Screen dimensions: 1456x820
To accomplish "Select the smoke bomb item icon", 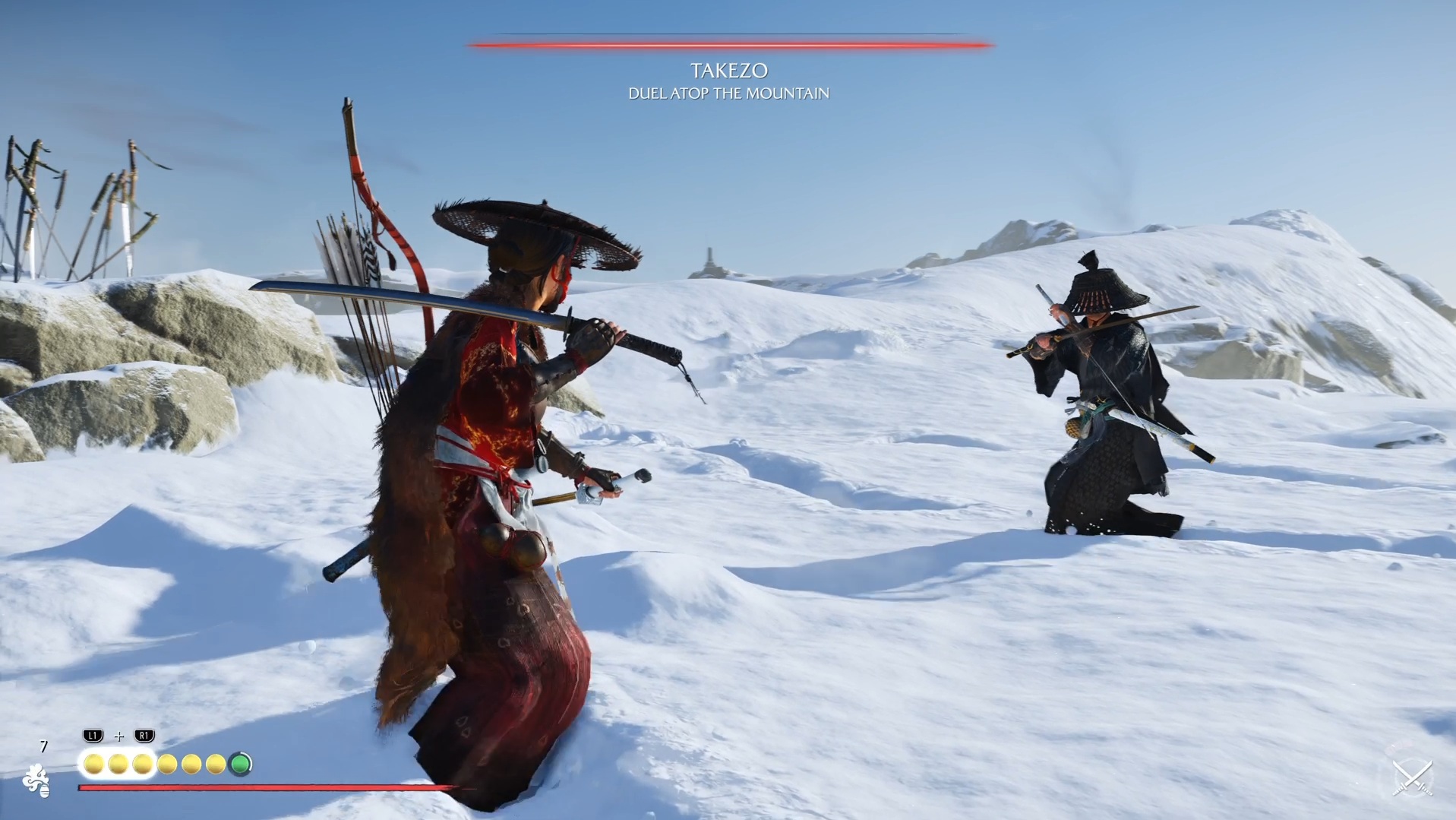I will tap(36, 780).
